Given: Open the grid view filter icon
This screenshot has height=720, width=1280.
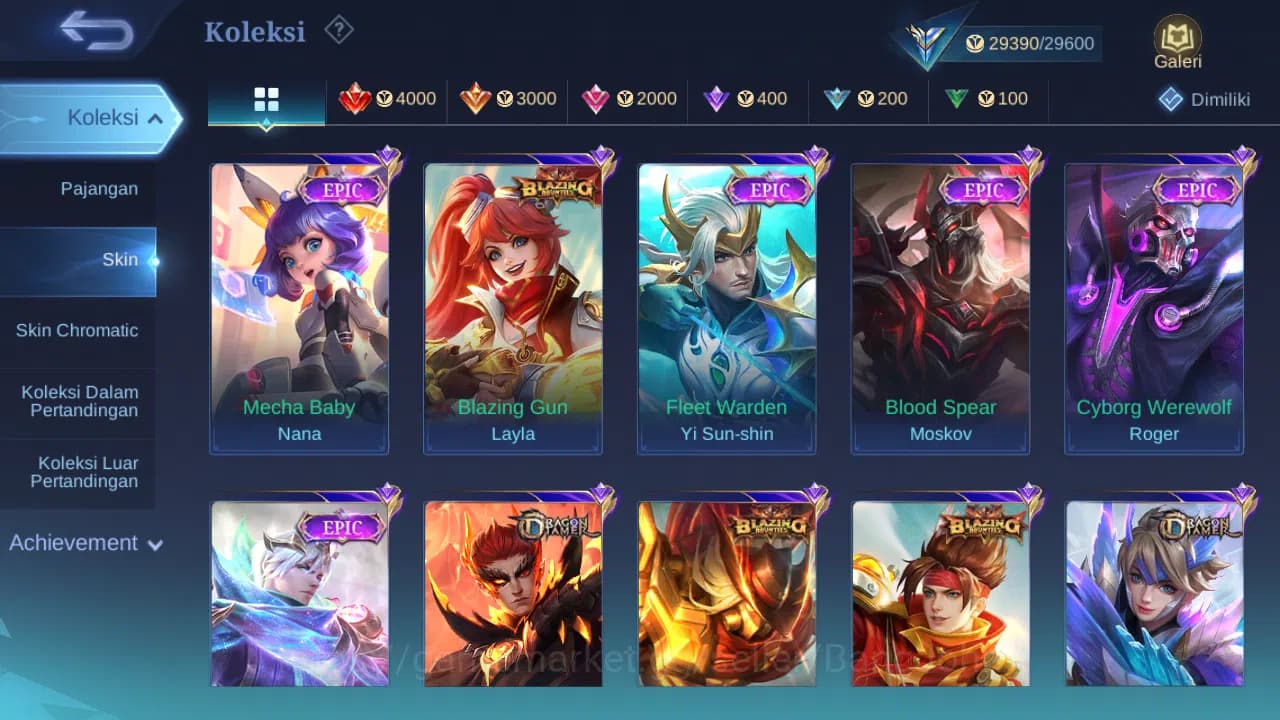Looking at the screenshot, I should click(265, 99).
